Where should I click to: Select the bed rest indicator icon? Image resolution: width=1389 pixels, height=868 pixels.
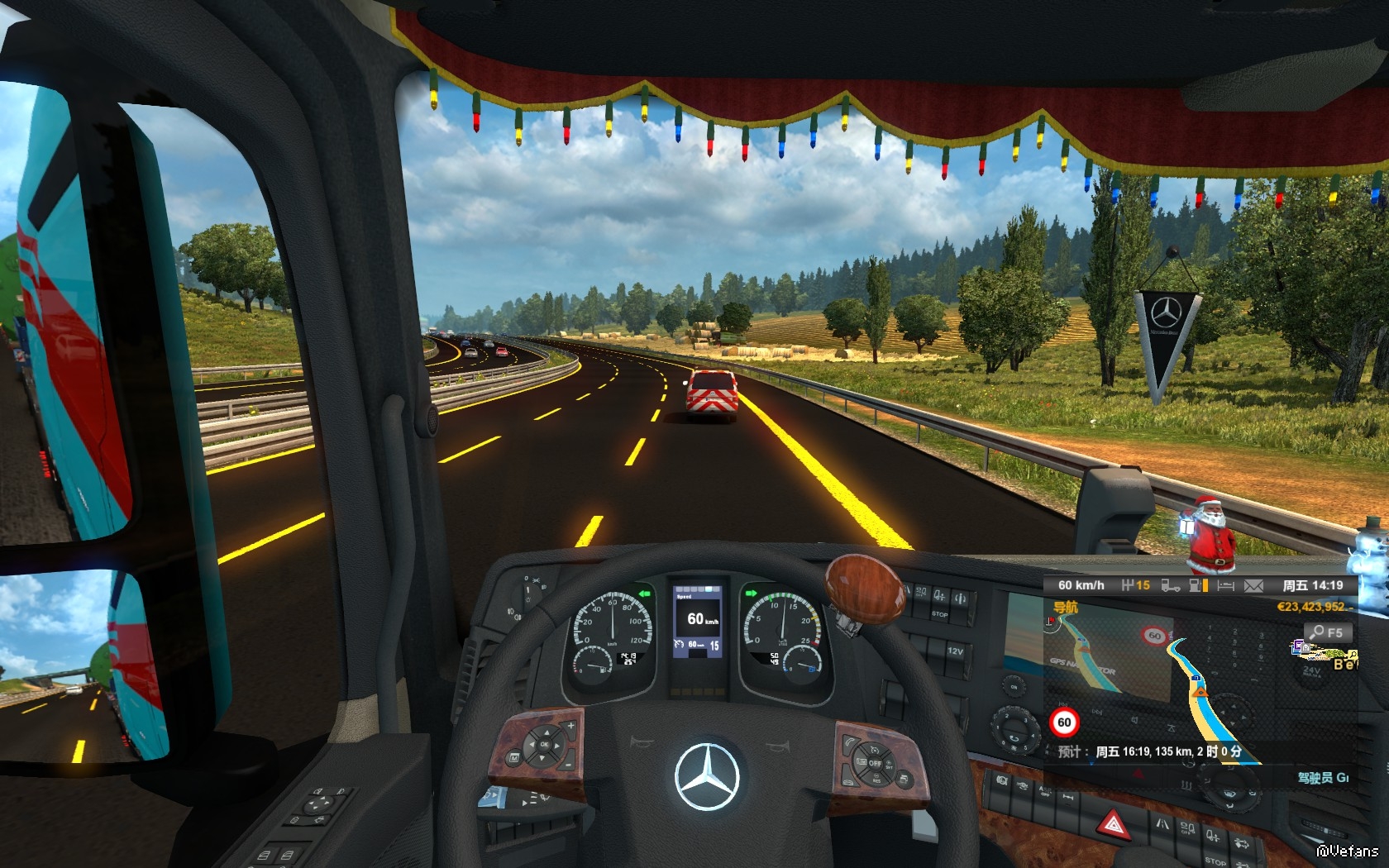[1225, 585]
